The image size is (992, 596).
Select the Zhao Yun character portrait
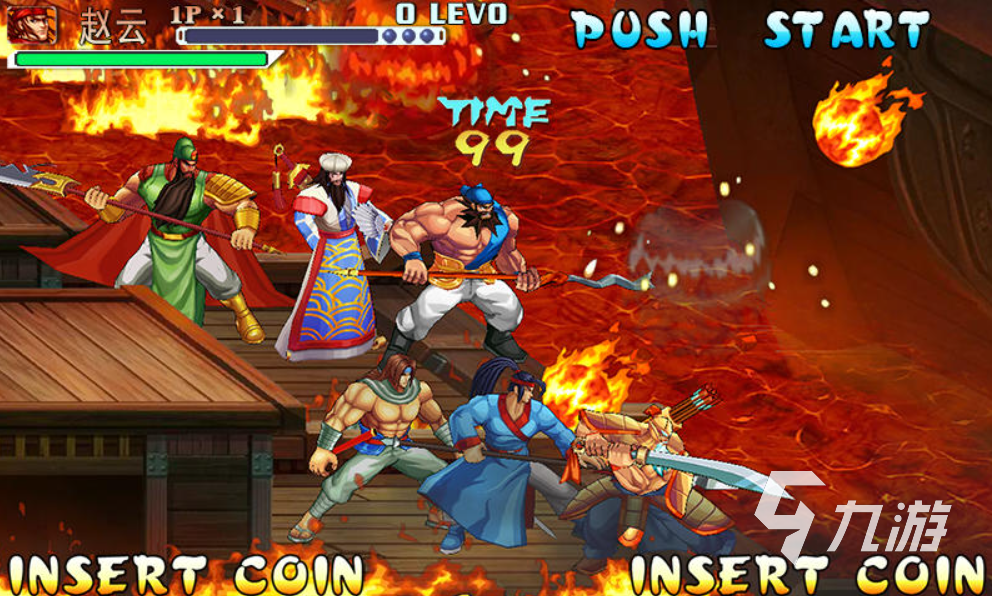click(x=32, y=24)
